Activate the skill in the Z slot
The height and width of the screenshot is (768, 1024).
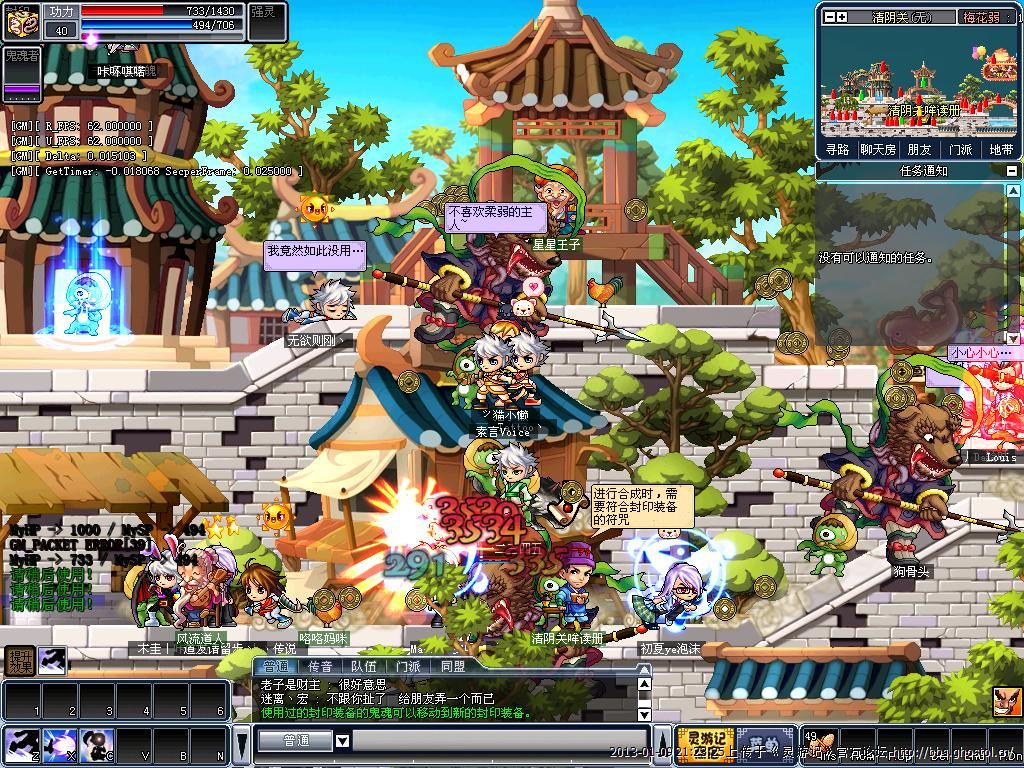(x=20, y=745)
